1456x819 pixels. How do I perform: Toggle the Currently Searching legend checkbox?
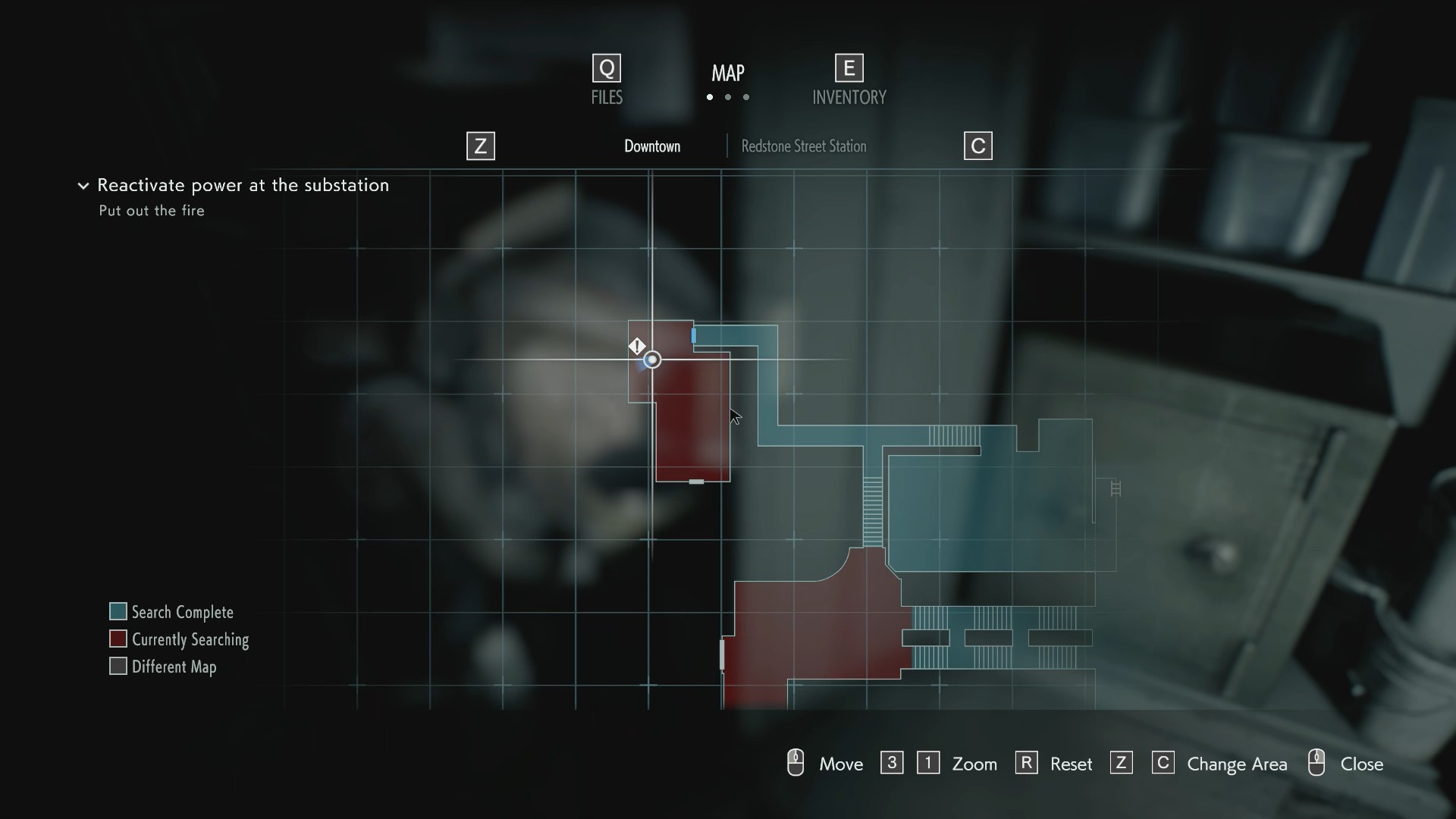118,639
